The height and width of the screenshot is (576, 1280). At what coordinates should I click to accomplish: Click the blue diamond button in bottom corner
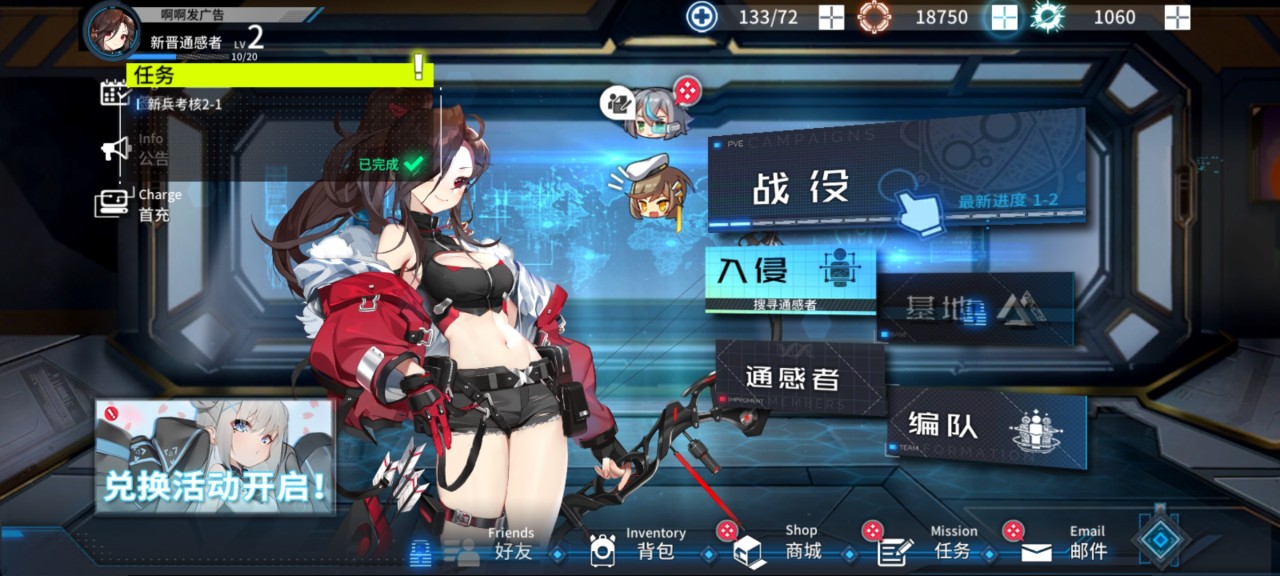pyautogui.click(x=1160, y=538)
